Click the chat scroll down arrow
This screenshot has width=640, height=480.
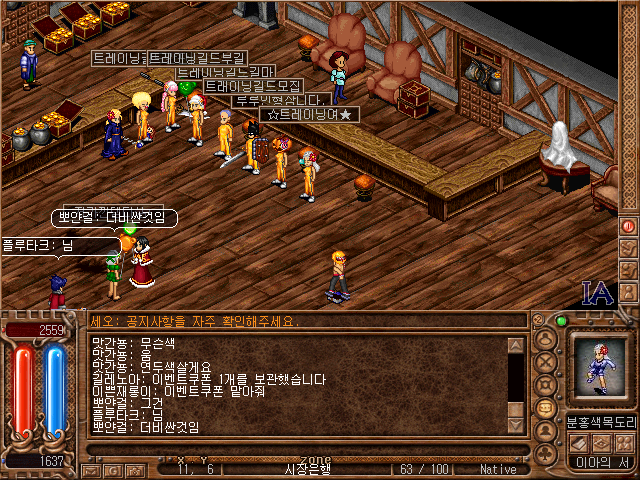click(515, 424)
